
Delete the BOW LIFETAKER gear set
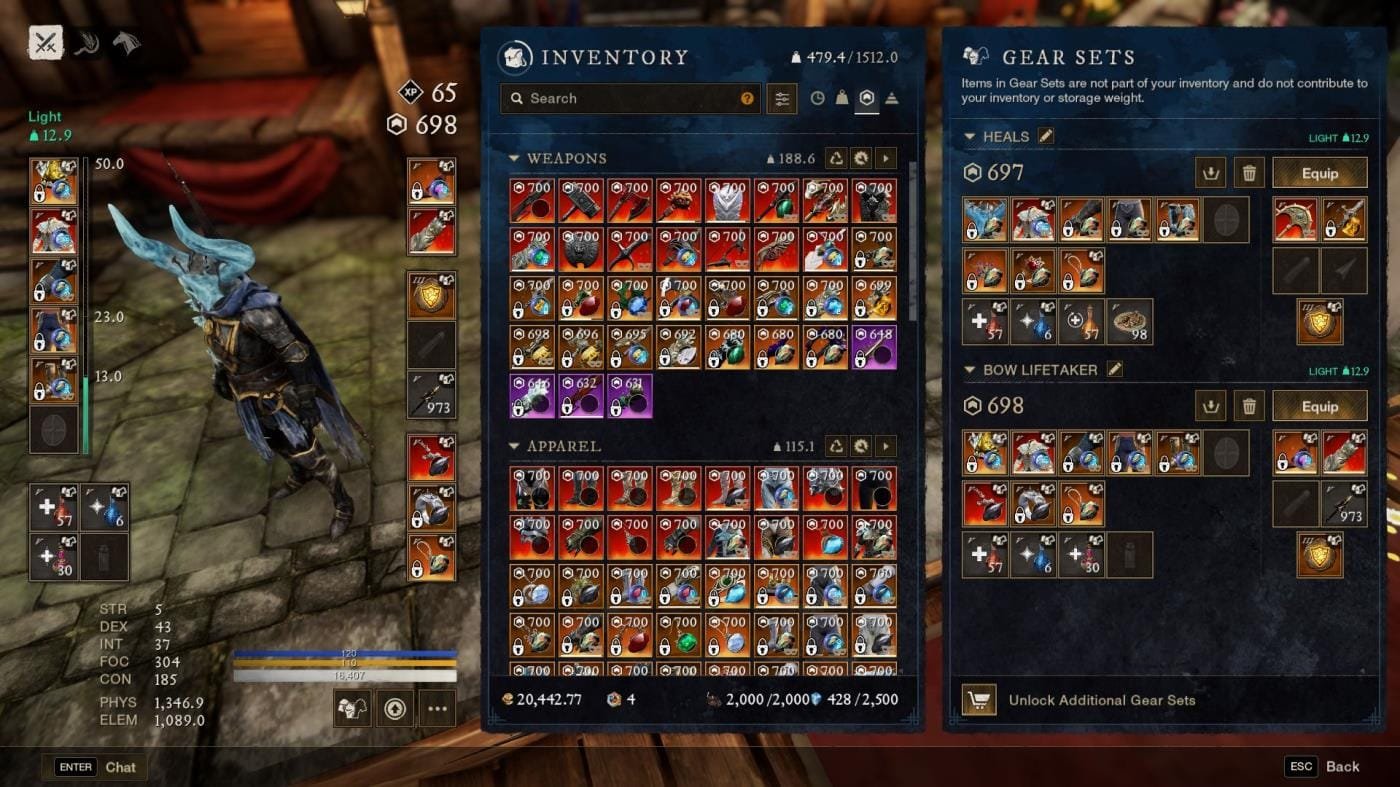(1248, 406)
